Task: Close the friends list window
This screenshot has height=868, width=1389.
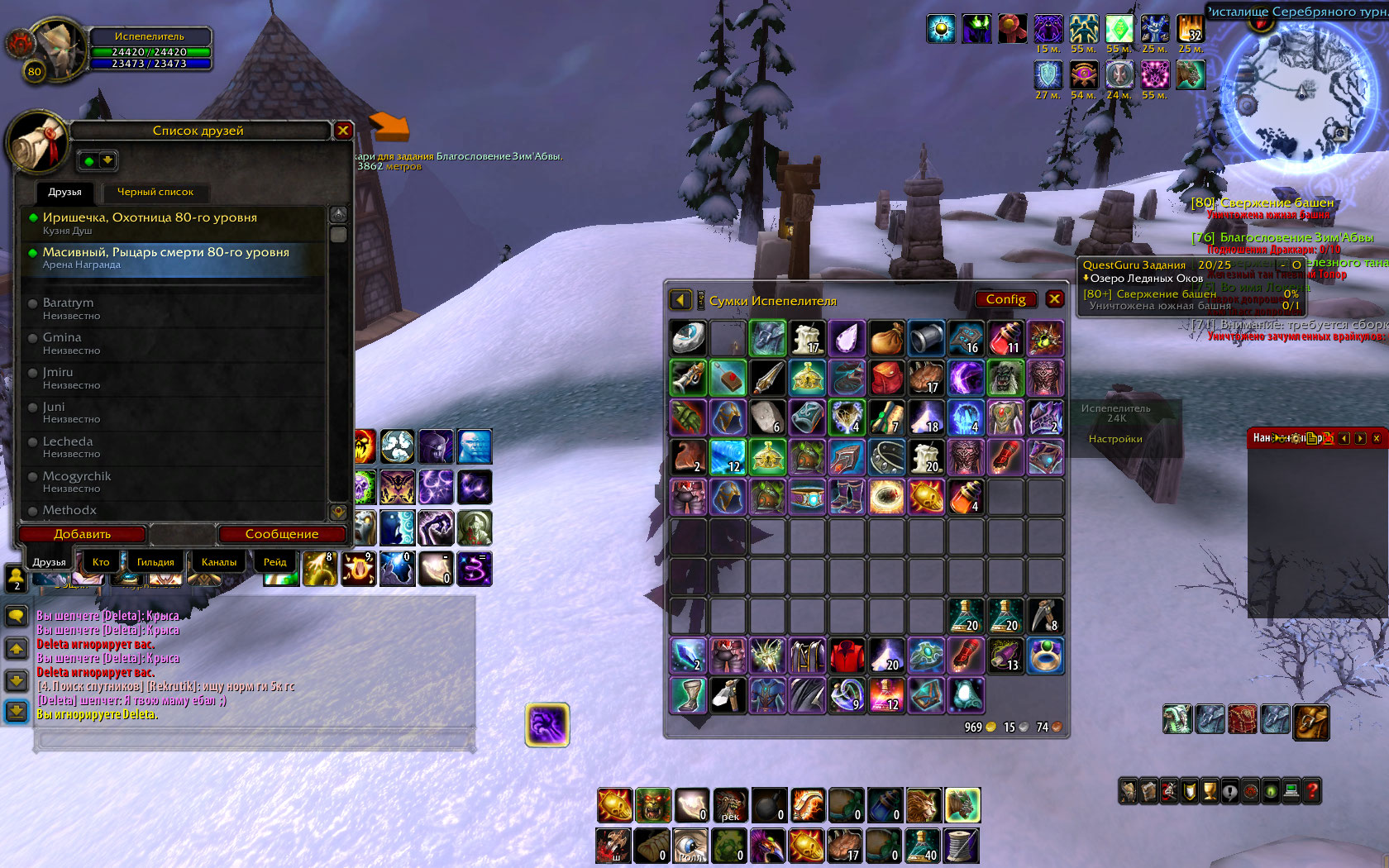Action: point(343,131)
